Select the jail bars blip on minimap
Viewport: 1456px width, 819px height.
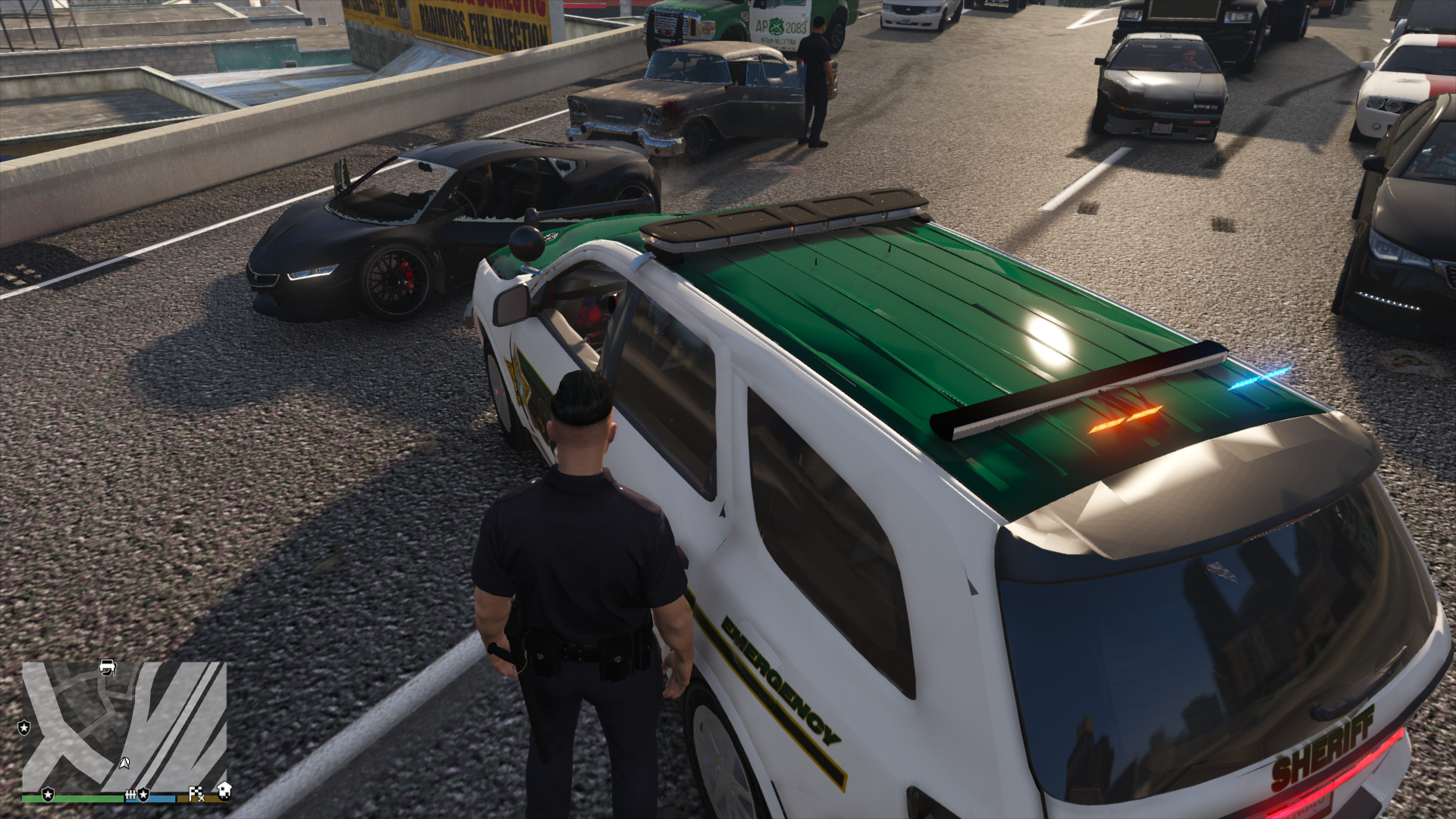(x=130, y=794)
